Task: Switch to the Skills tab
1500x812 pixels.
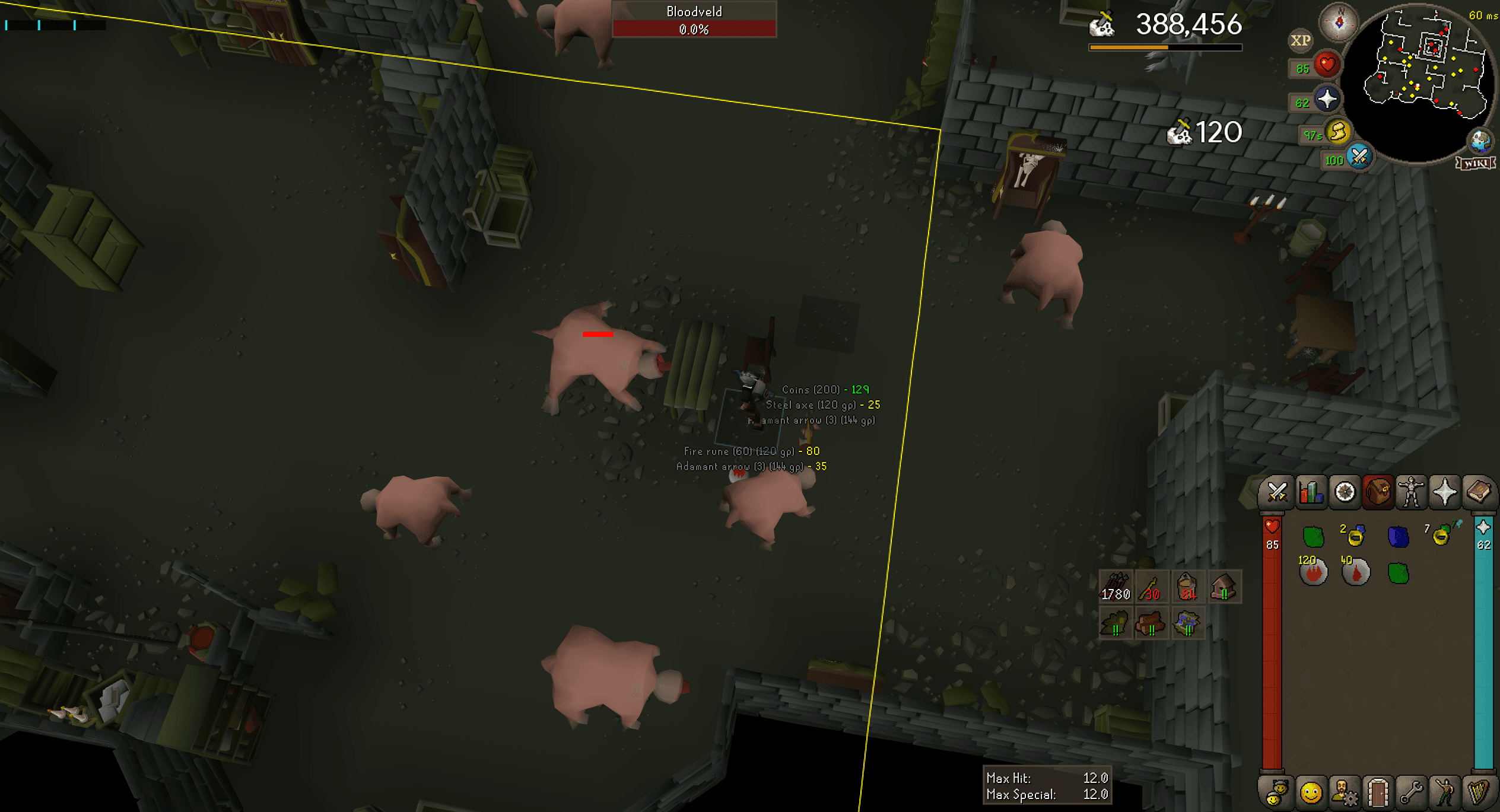Action: point(1311,492)
